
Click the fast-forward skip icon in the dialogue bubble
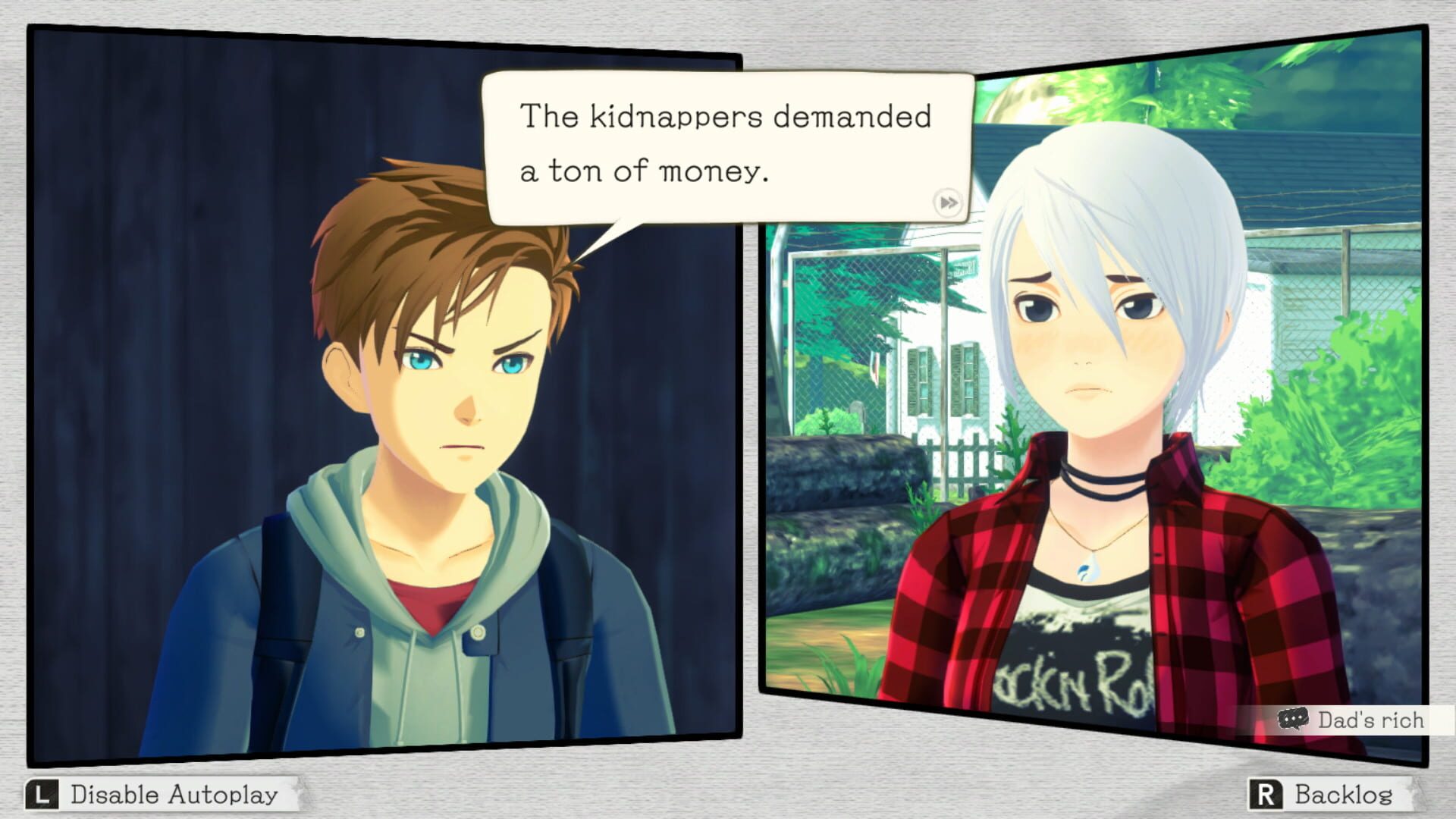[950, 203]
